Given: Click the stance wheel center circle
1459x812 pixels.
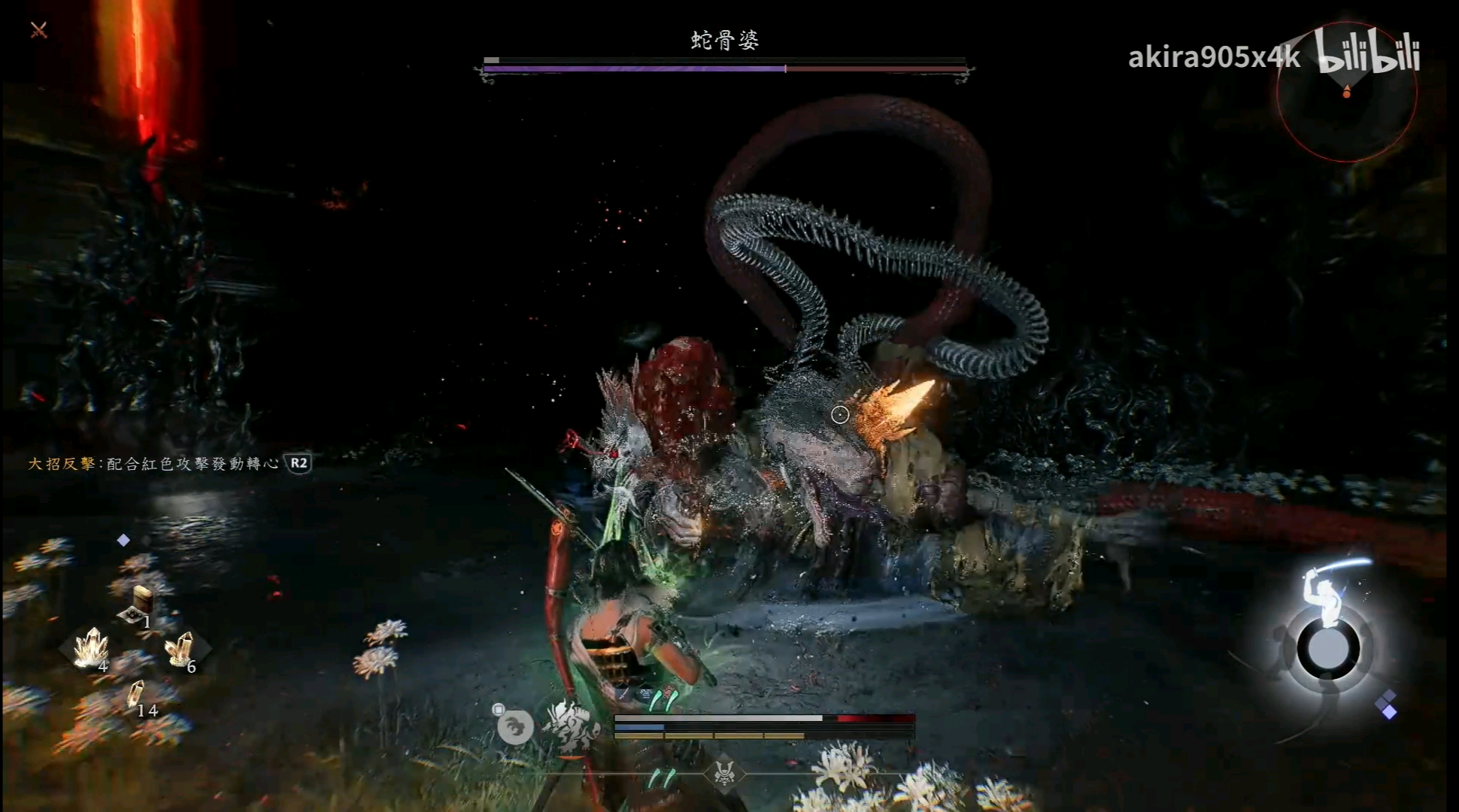Looking at the screenshot, I should pyautogui.click(x=1329, y=649).
